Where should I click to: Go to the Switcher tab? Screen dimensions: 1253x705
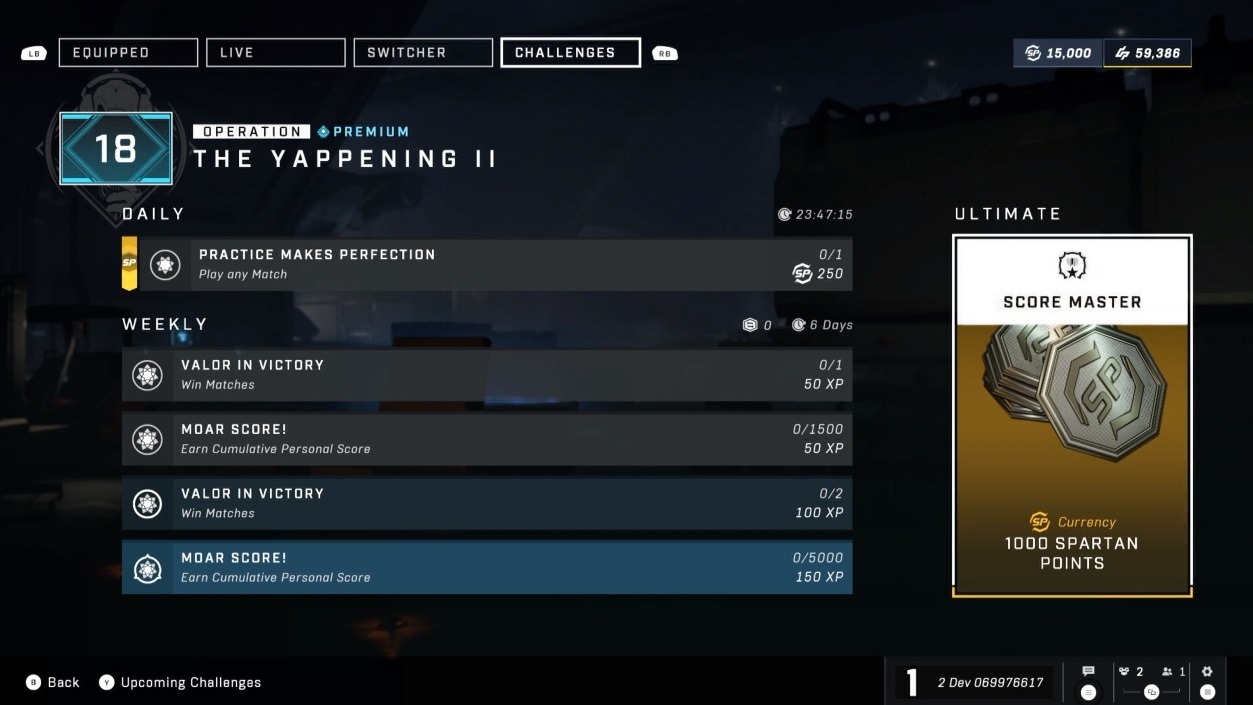click(423, 53)
